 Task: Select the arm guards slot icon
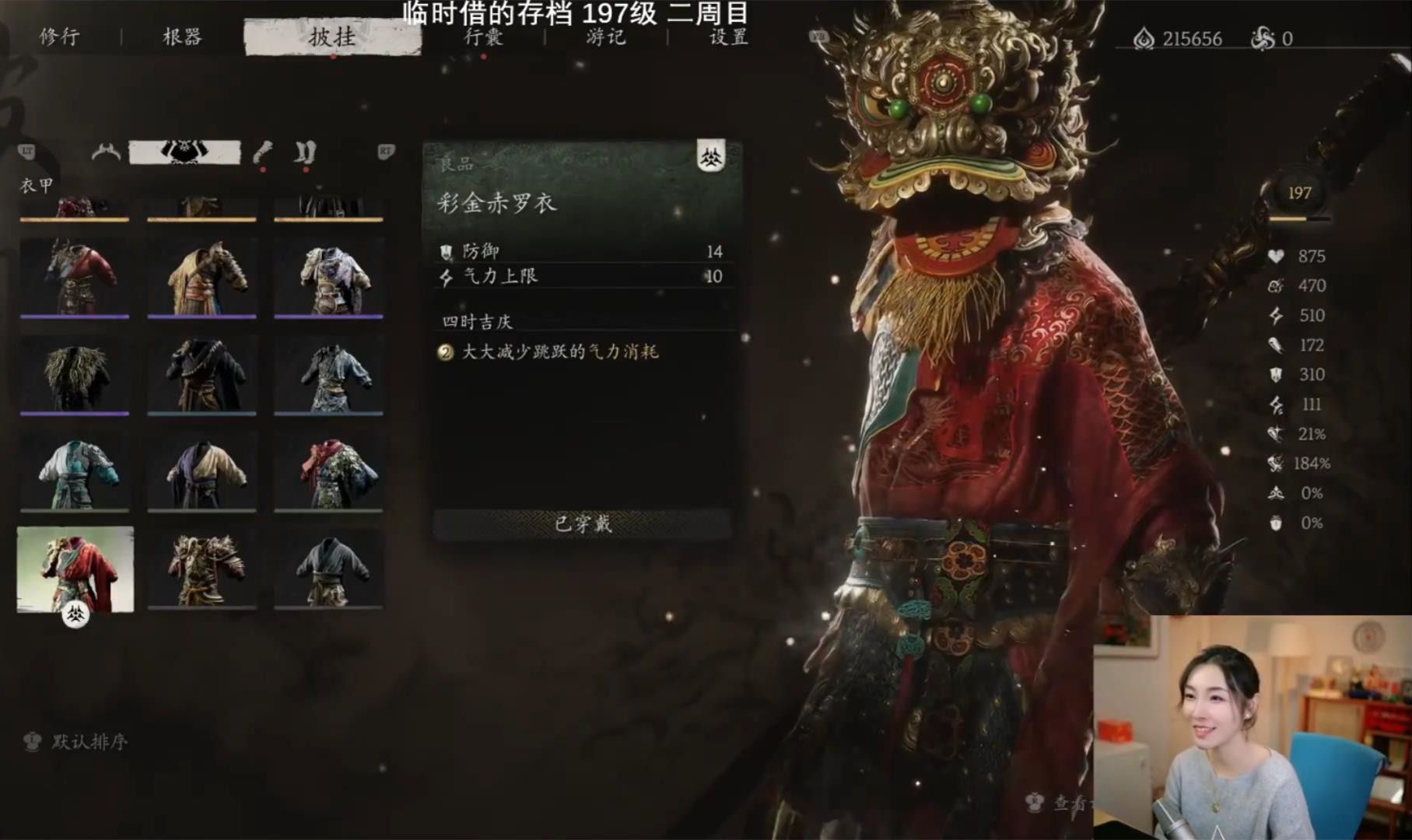[262, 152]
